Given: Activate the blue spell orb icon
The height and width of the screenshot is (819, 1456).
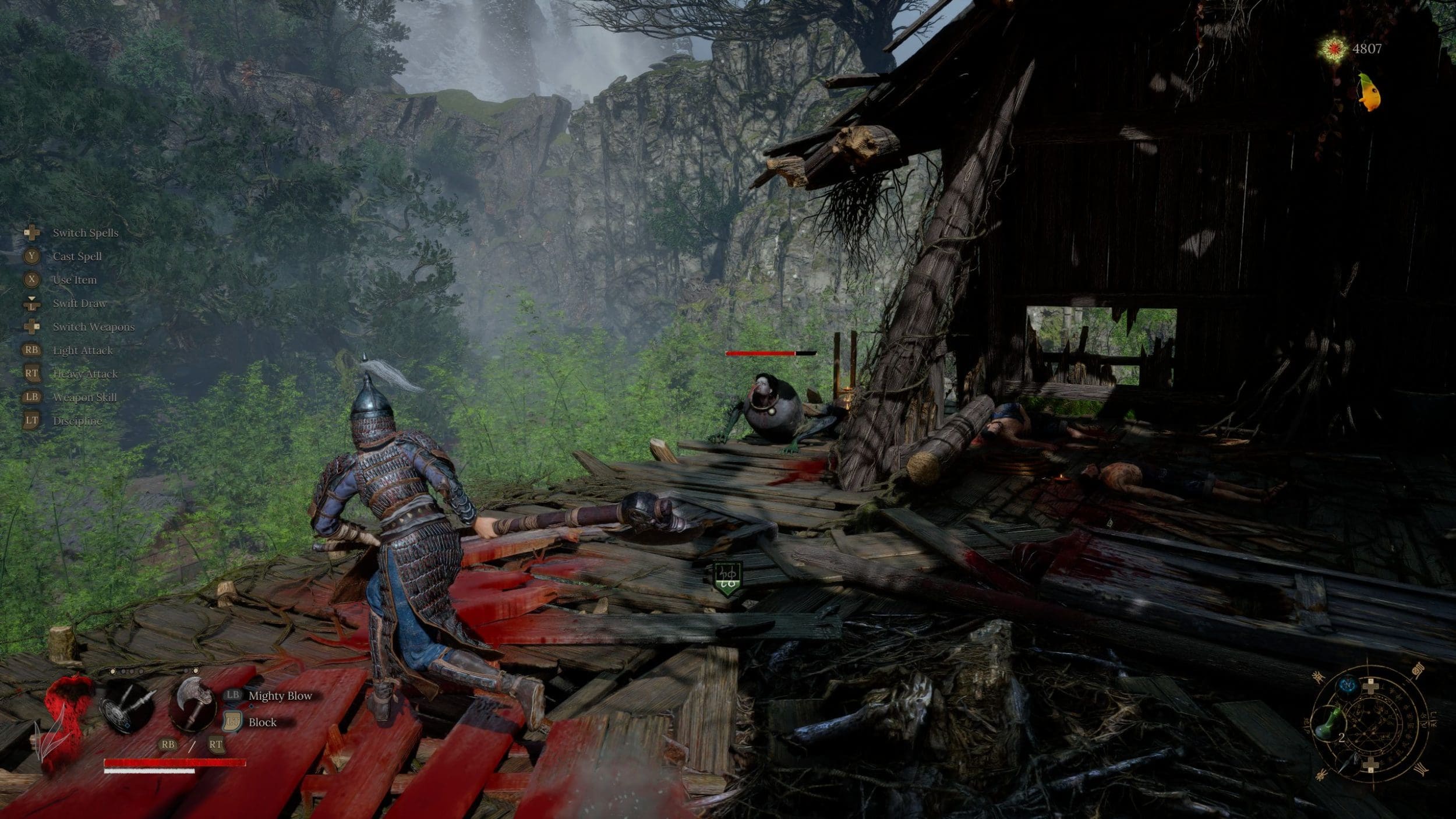Looking at the screenshot, I should (x=1347, y=686).
